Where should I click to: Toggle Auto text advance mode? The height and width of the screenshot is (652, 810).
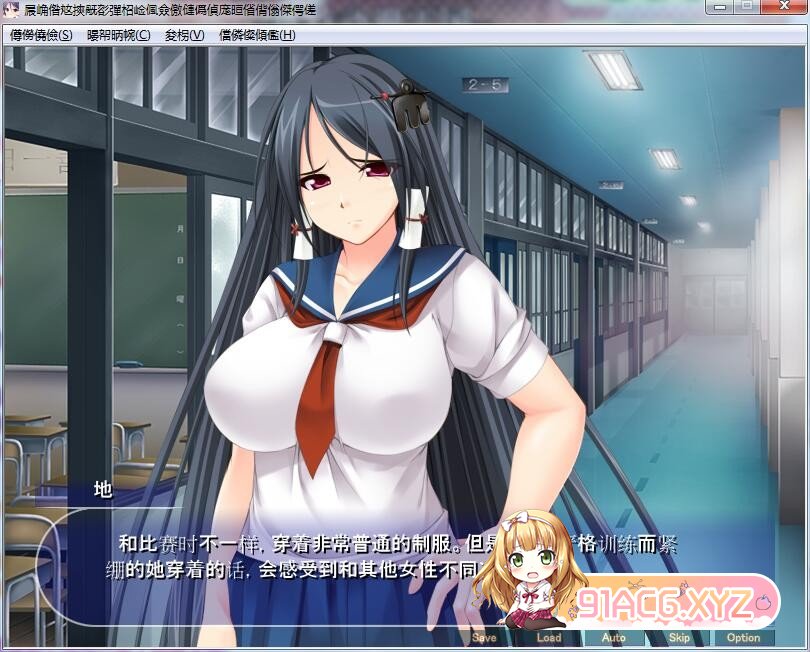[614, 637]
